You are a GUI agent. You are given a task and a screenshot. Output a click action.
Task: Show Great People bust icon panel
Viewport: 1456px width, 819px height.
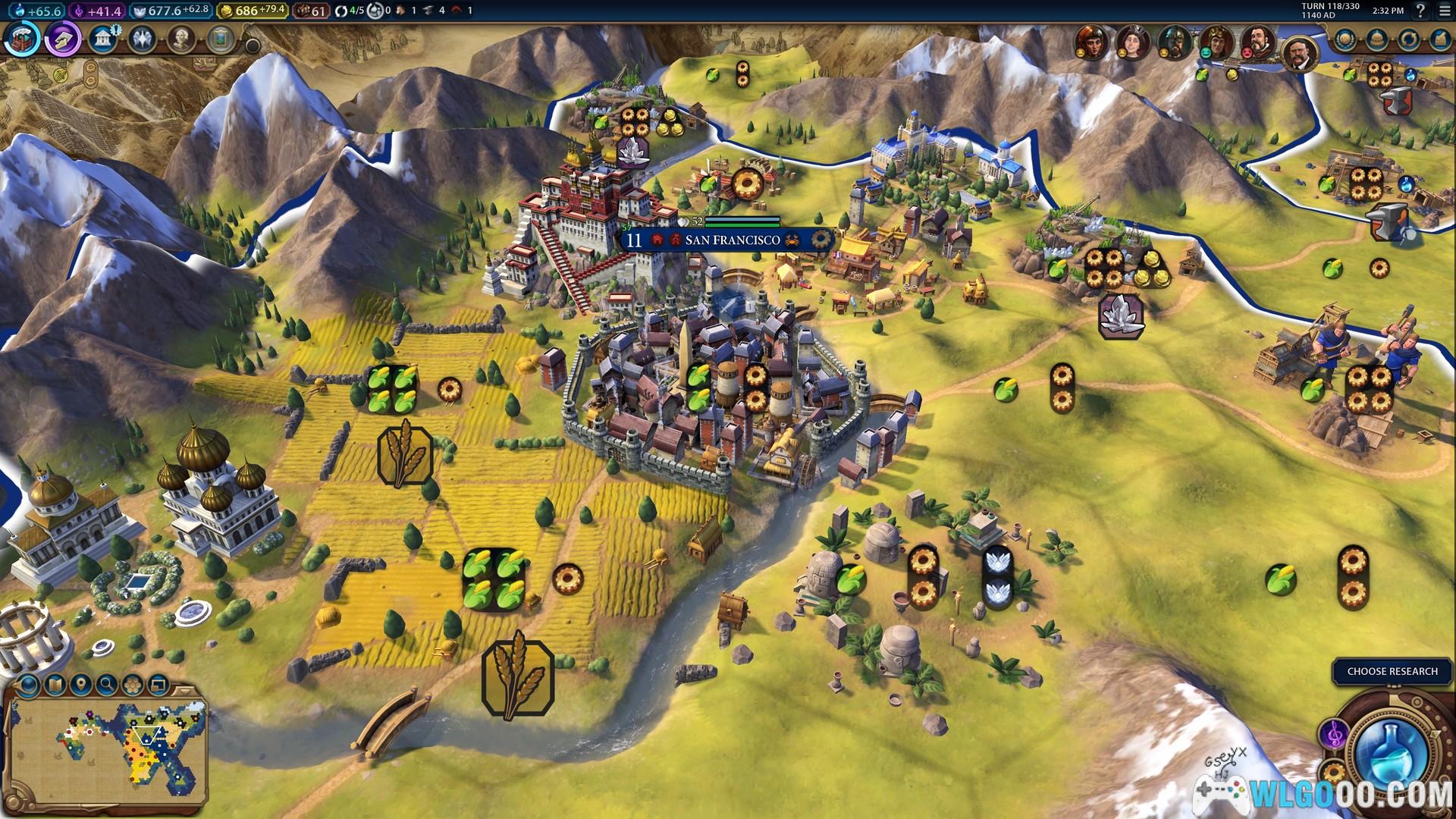point(181,39)
